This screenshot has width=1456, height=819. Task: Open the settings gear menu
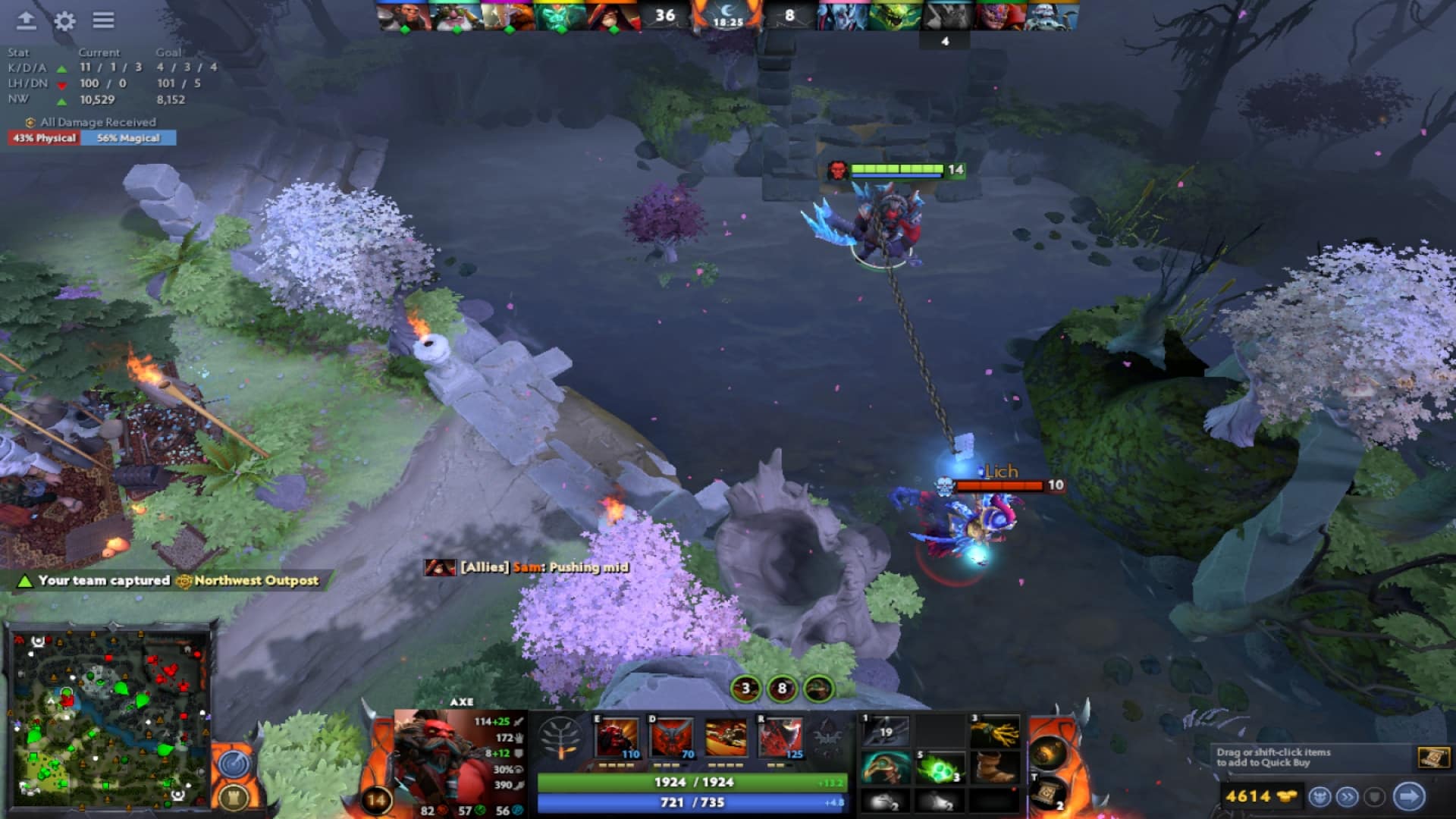point(65,21)
